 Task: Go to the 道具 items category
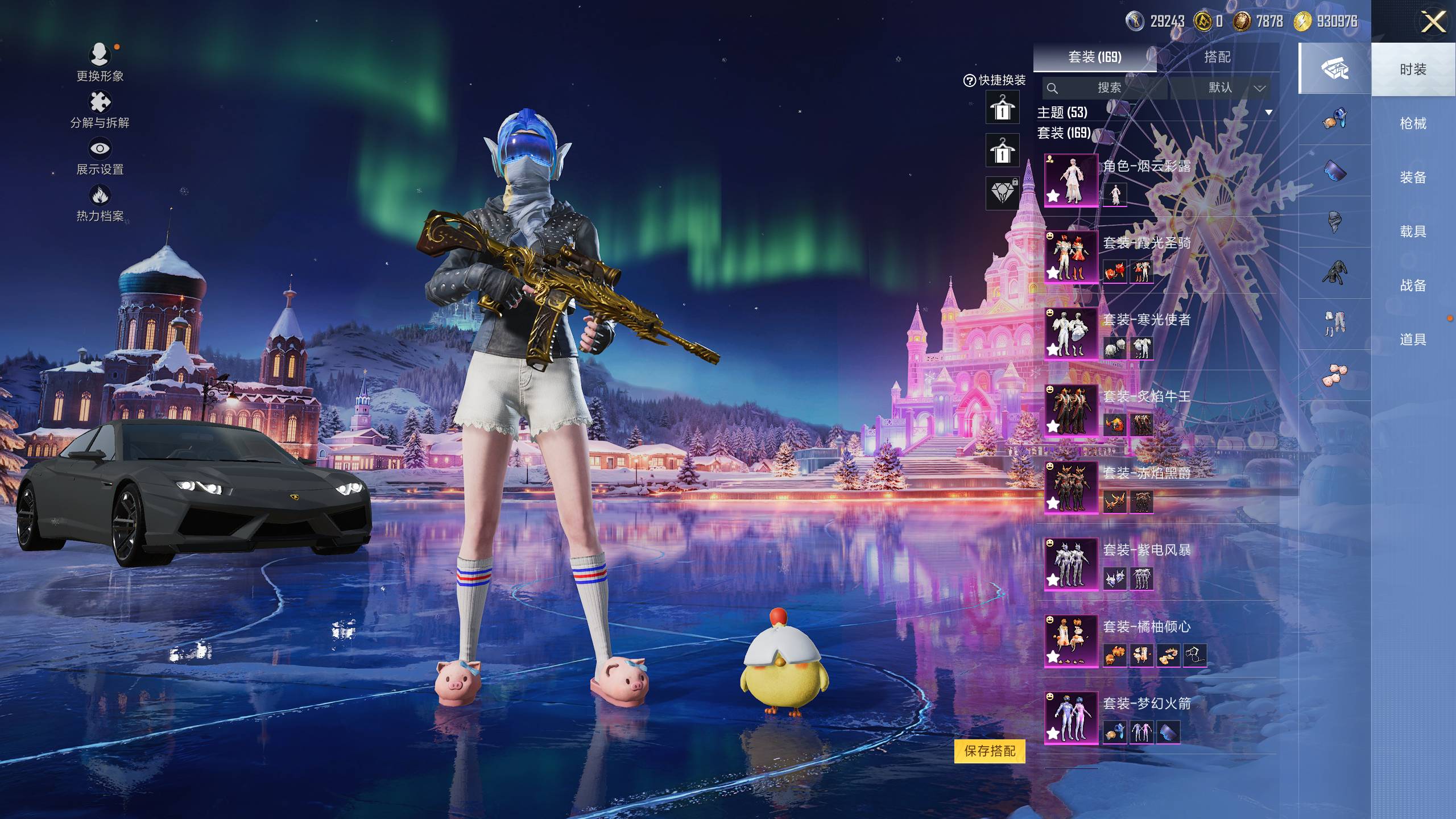click(x=1413, y=340)
